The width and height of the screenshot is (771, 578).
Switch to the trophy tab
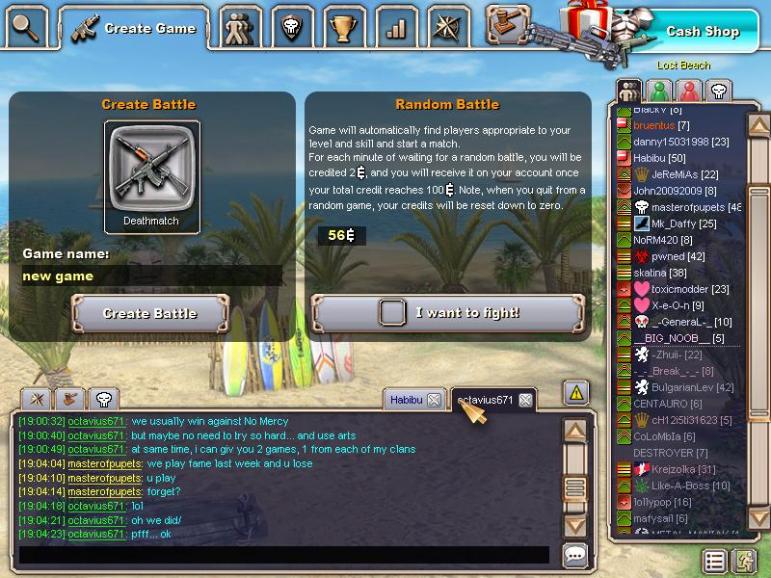pyautogui.click(x=344, y=28)
